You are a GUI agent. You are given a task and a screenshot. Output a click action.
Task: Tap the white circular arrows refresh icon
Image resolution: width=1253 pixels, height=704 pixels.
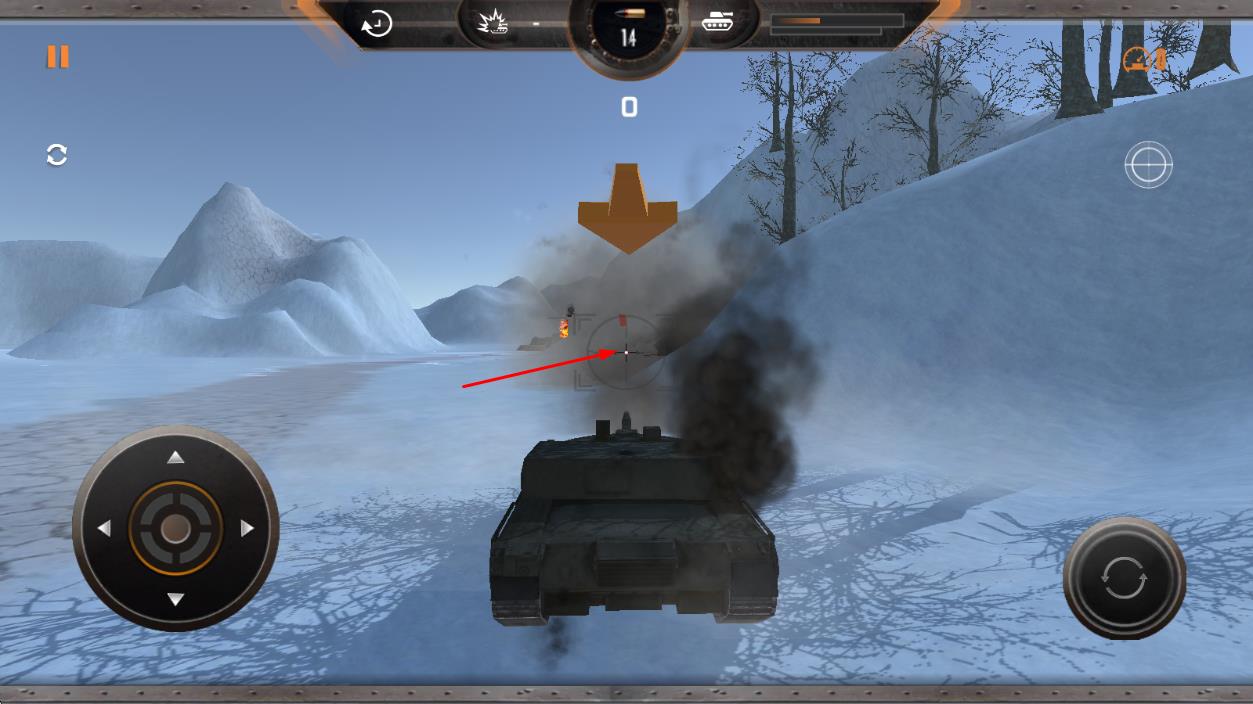(x=57, y=155)
